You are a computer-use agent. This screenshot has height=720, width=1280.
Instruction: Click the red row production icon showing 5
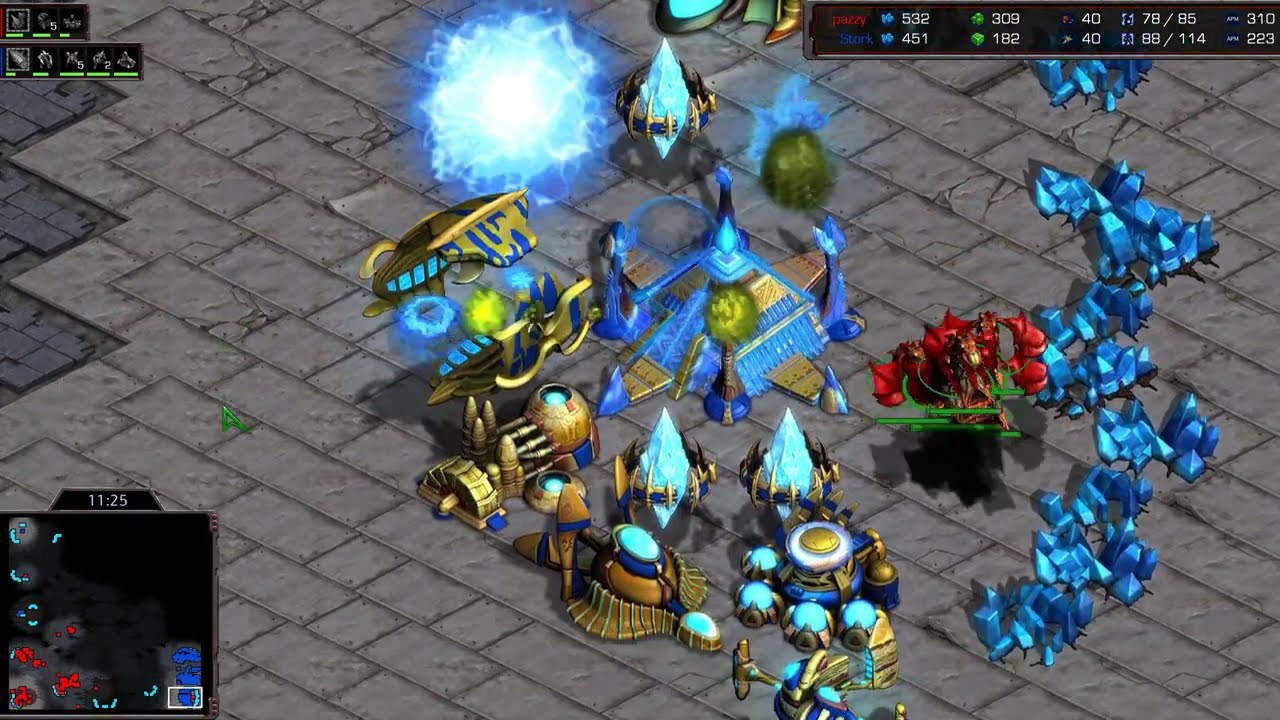45,20
